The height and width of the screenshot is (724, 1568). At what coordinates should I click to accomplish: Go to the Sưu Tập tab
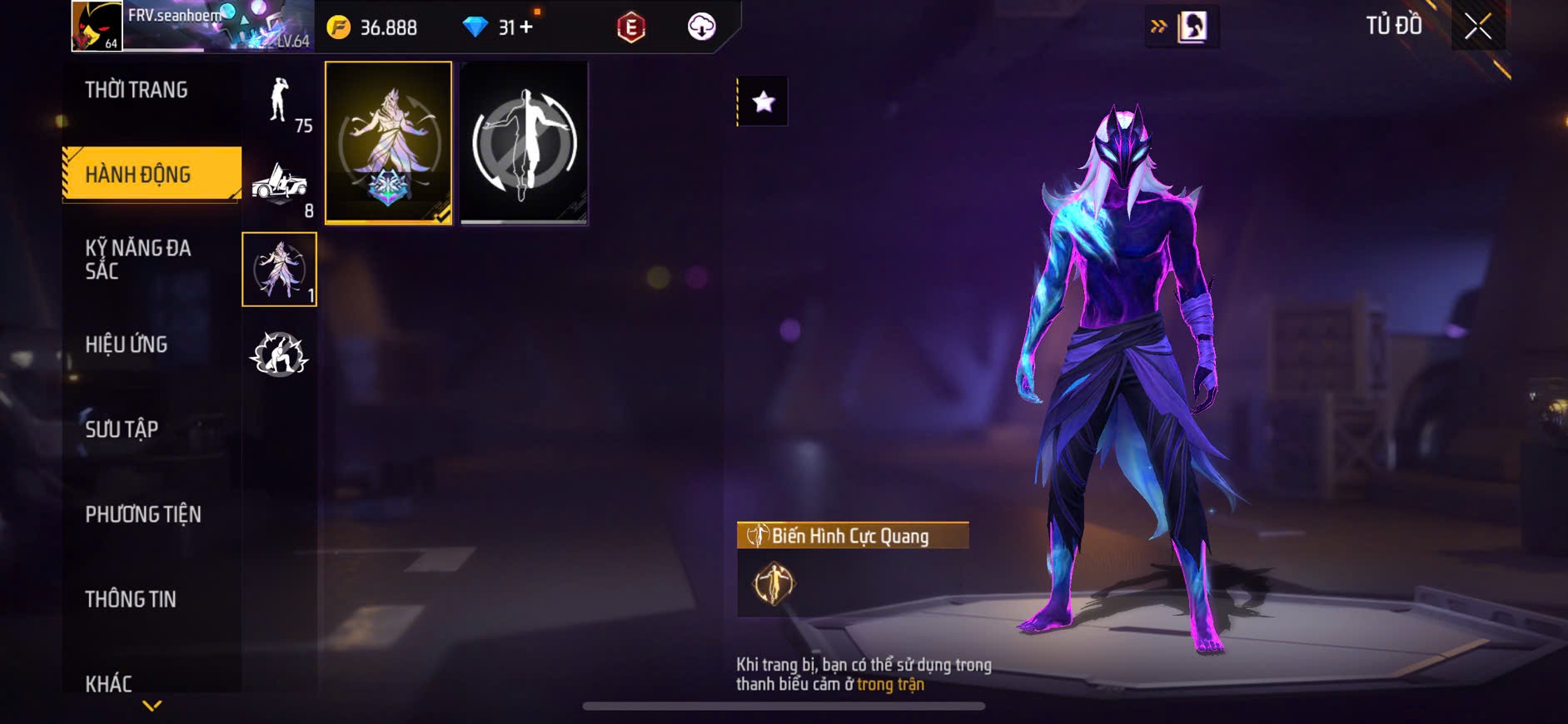[122, 429]
